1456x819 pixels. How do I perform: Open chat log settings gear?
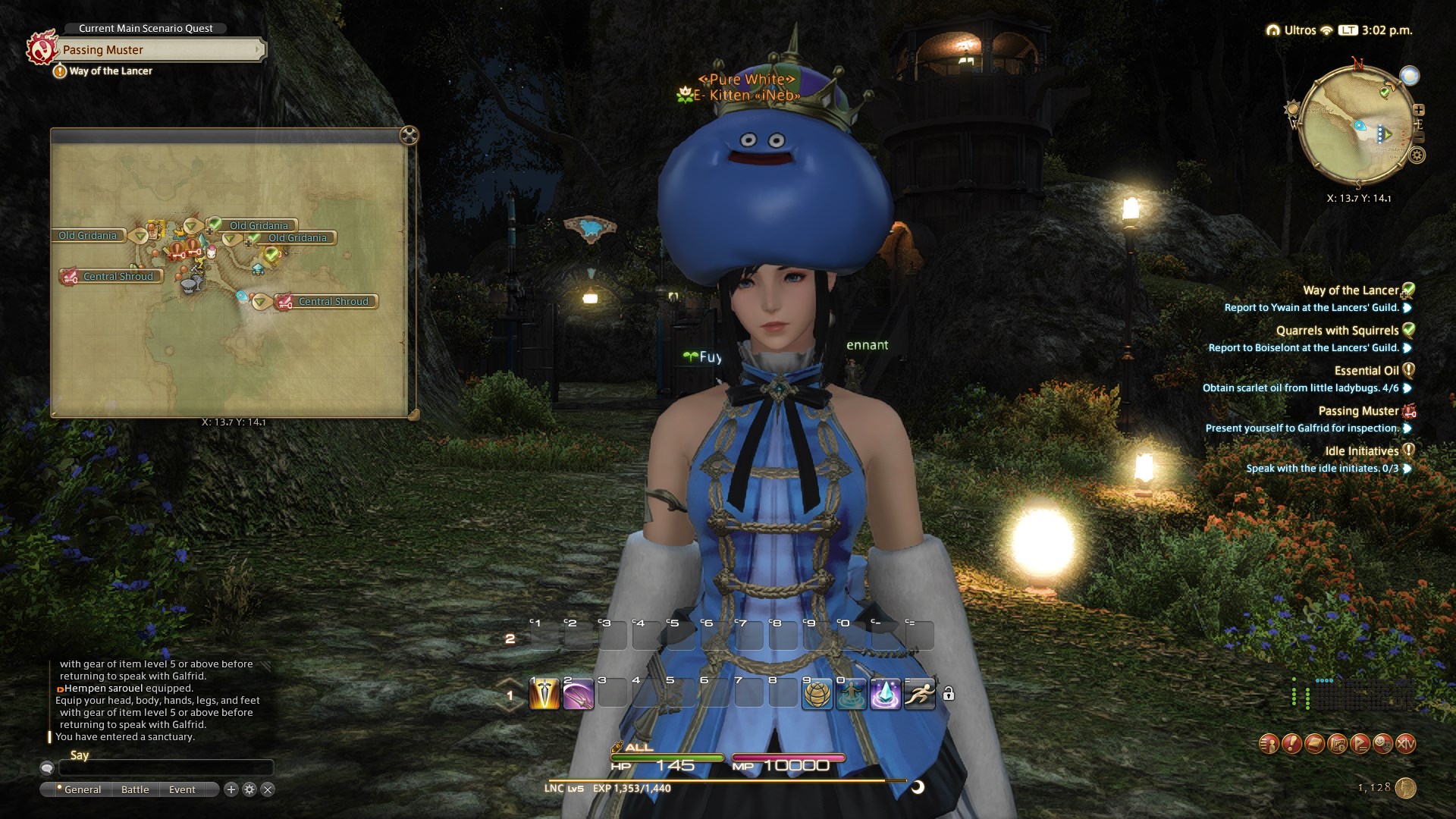(x=249, y=789)
